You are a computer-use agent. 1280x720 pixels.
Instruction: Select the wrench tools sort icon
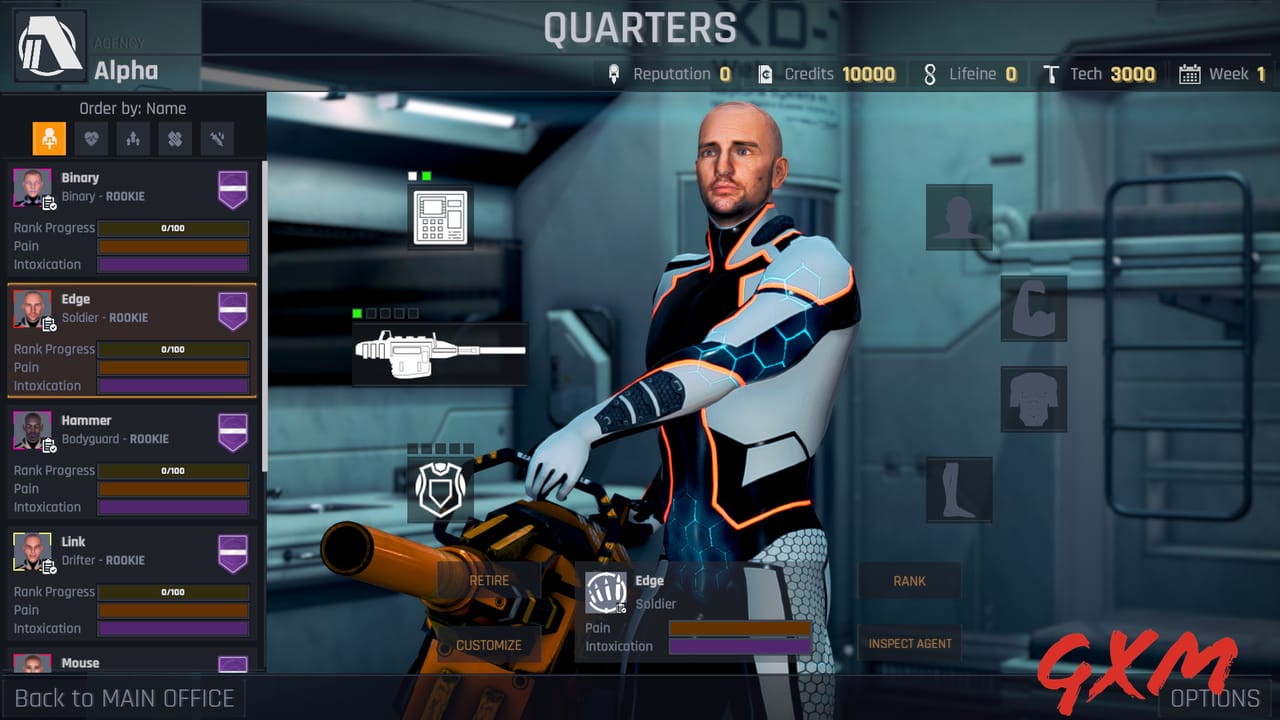coord(216,138)
